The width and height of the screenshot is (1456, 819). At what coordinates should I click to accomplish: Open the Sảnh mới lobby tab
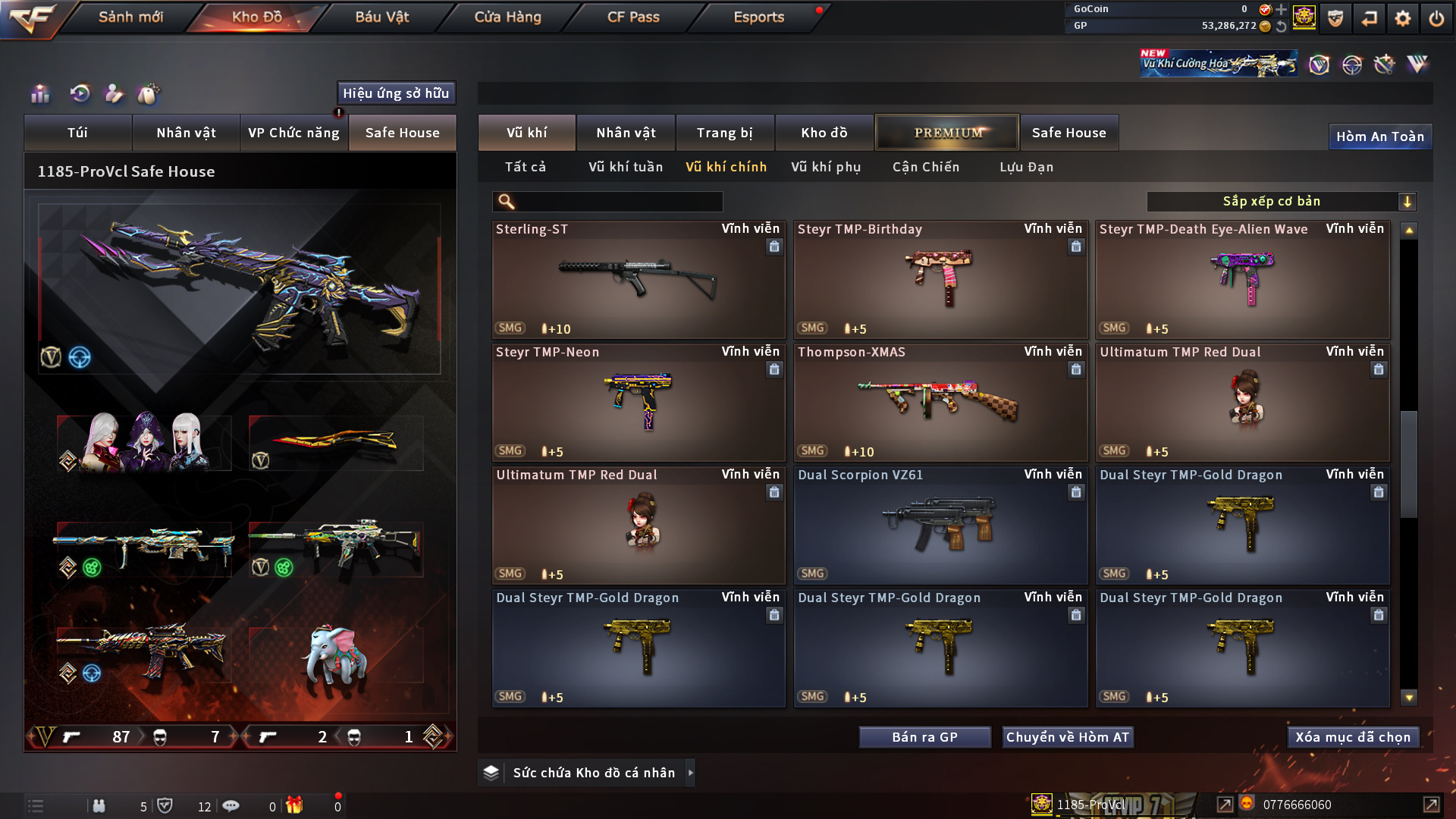click(x=130, y=17)
